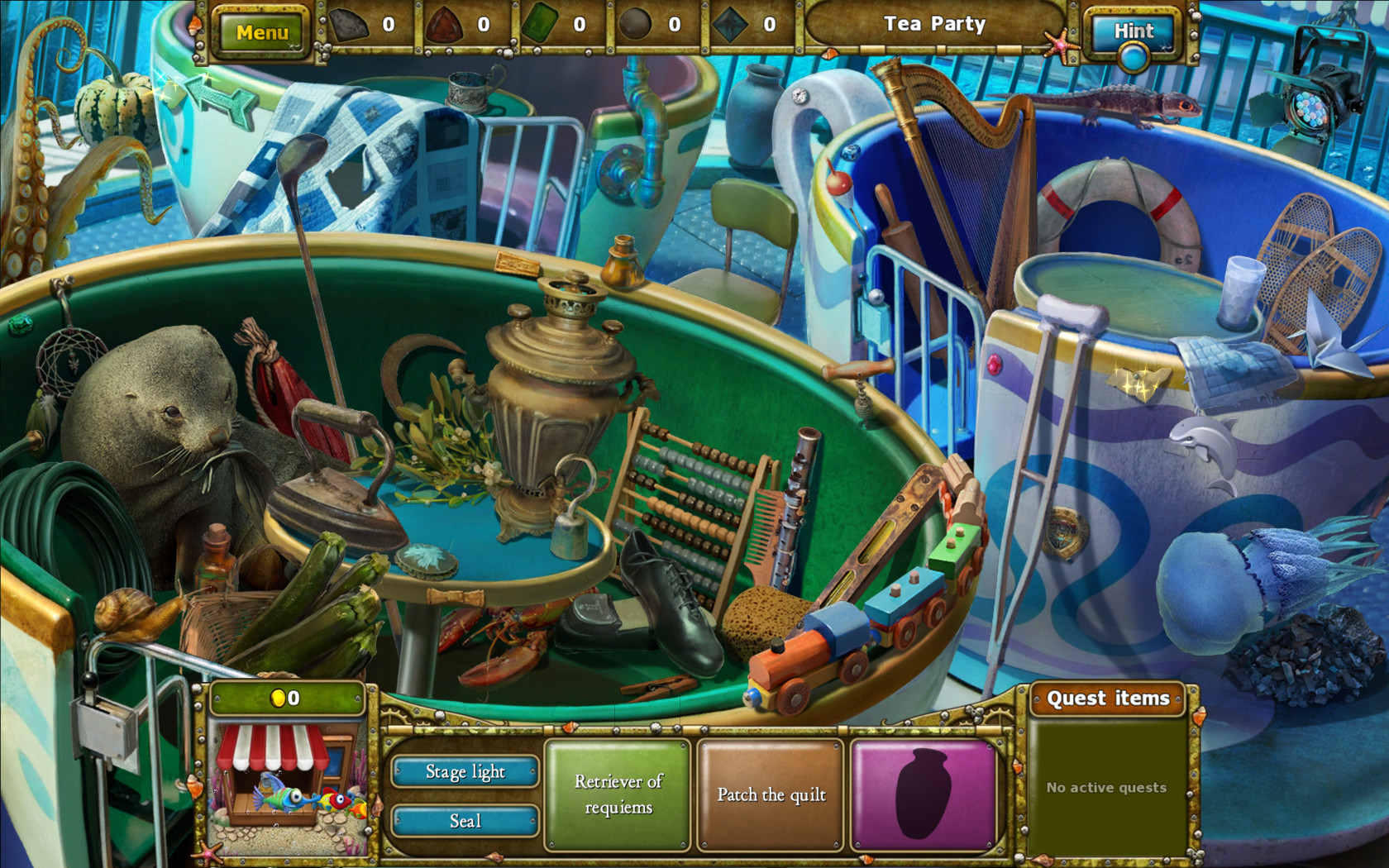Click the gray stone collectible counter icon
This screenshot has height=868, width=1389.
[x=351, y=23]
